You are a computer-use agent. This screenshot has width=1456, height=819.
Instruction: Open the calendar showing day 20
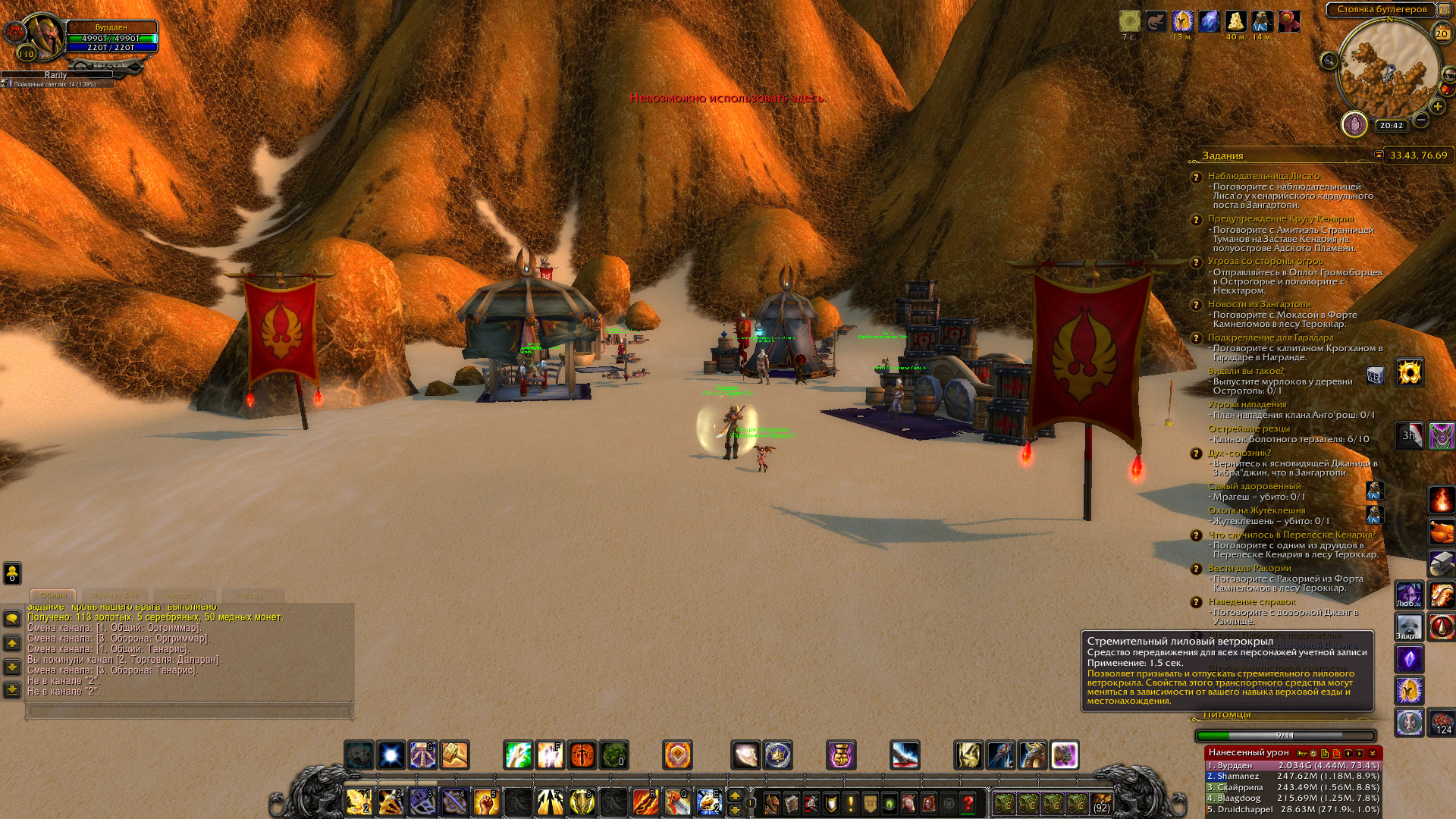[1442, 33]
